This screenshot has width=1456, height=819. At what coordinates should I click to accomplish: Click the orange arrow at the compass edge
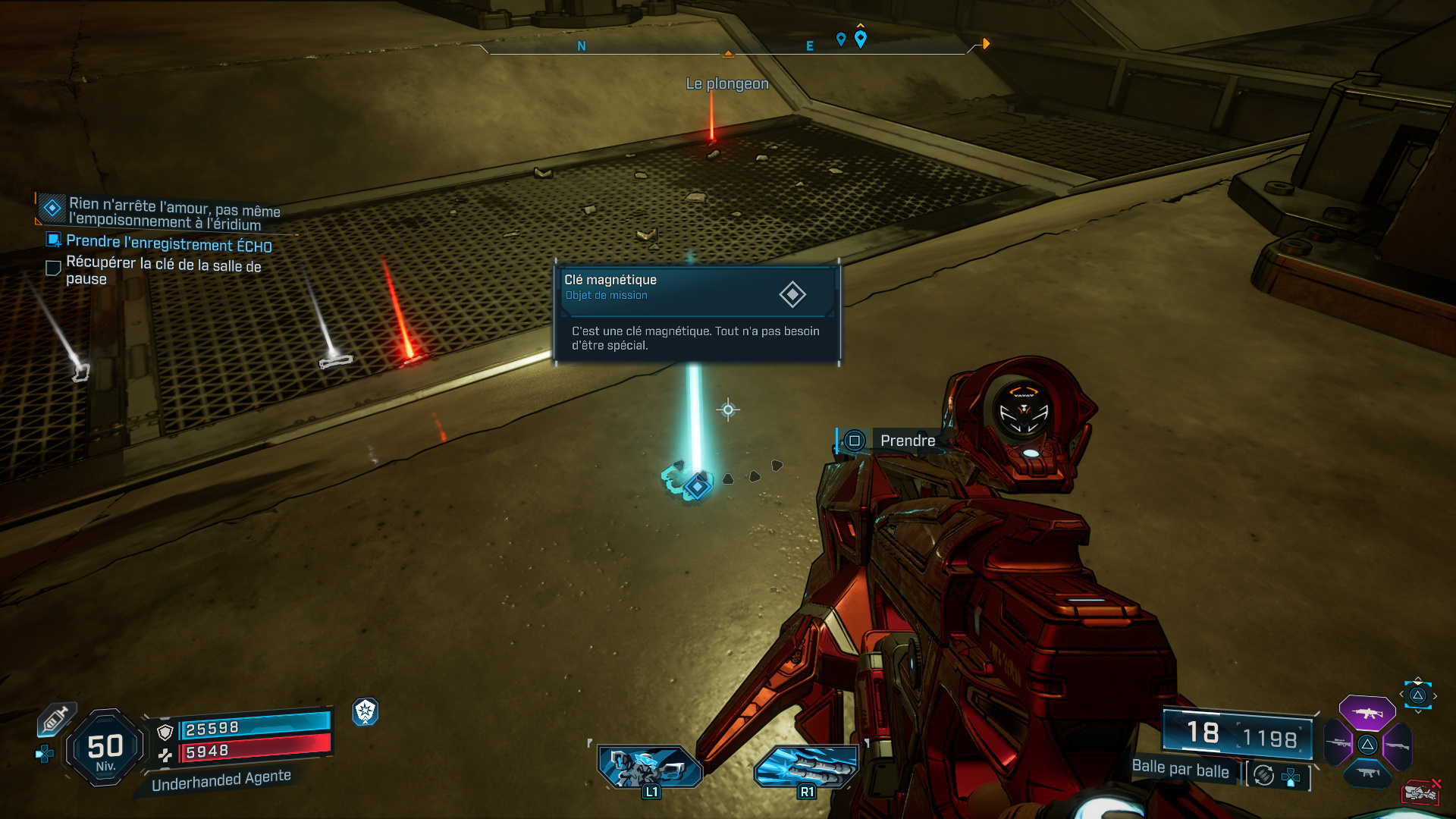pos(986,44)
